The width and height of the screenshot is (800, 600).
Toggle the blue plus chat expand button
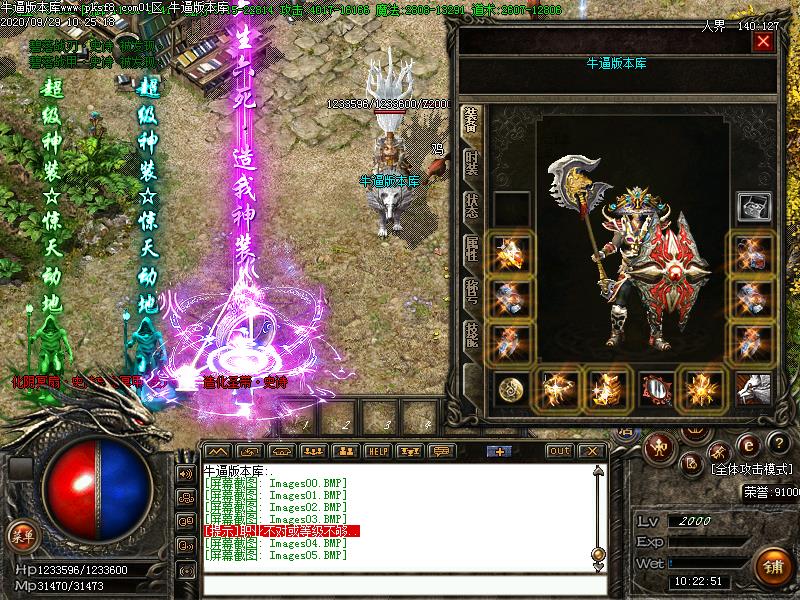pyautogui.click(x=498, y=451)
